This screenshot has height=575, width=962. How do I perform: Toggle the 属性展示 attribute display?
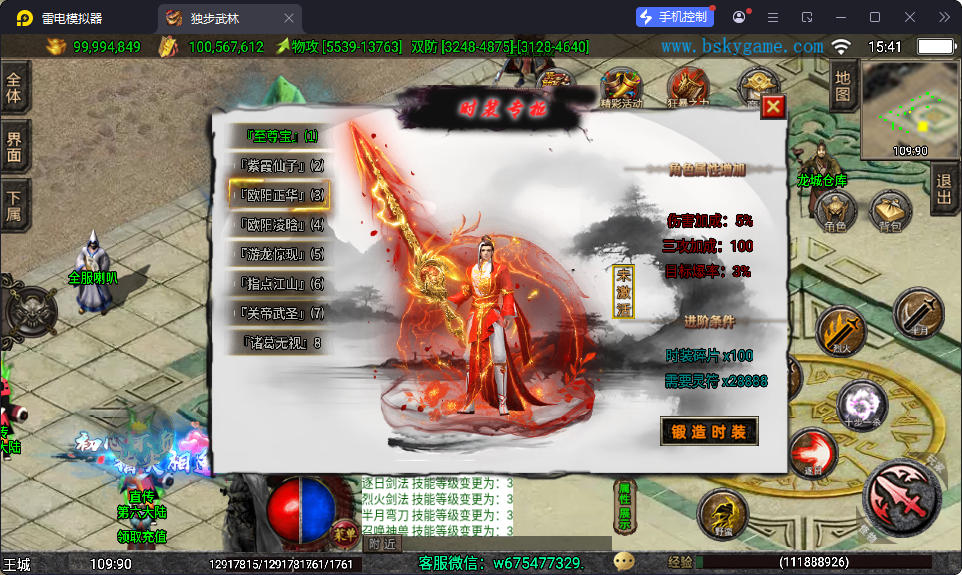click(x=624, y=506)
